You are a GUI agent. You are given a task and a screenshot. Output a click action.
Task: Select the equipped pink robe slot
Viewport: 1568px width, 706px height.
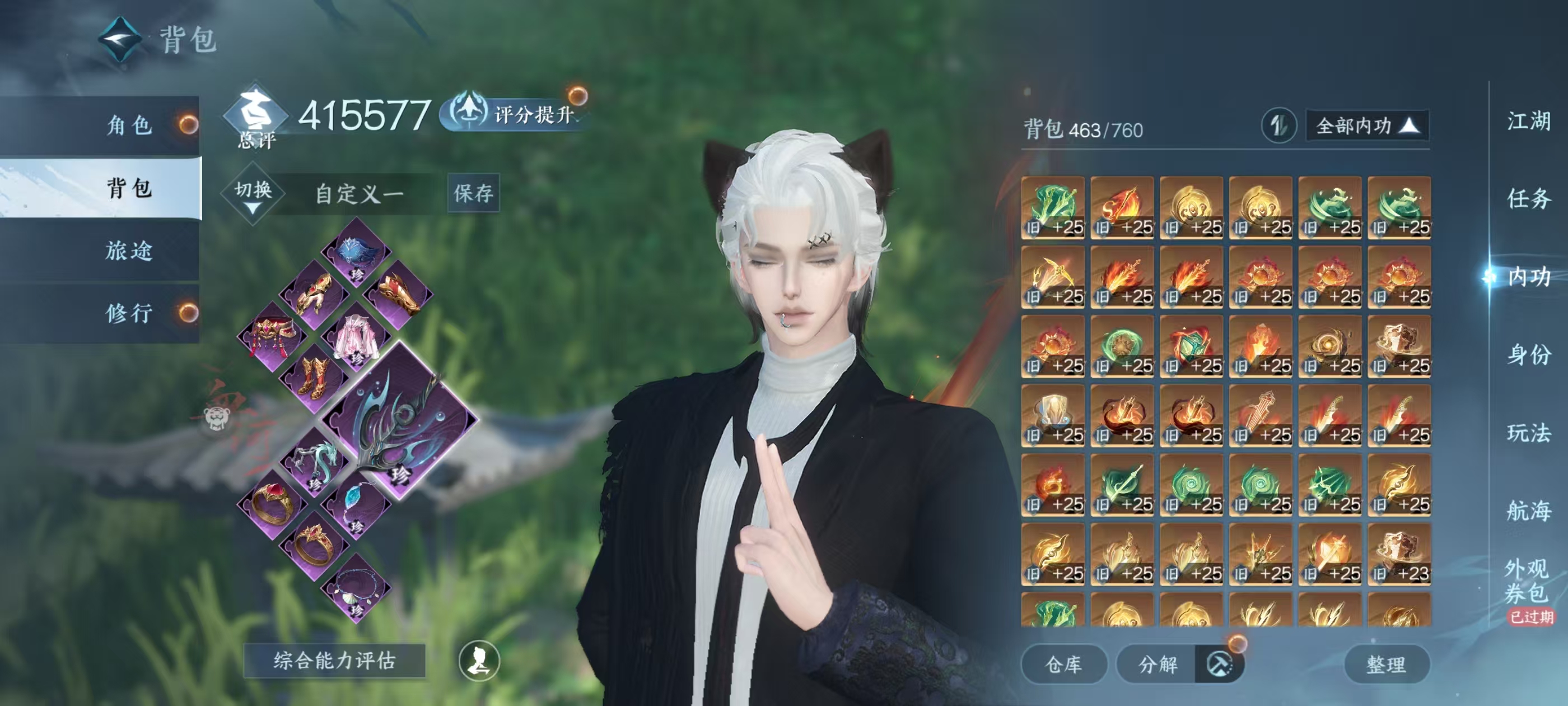pos(357,337)
